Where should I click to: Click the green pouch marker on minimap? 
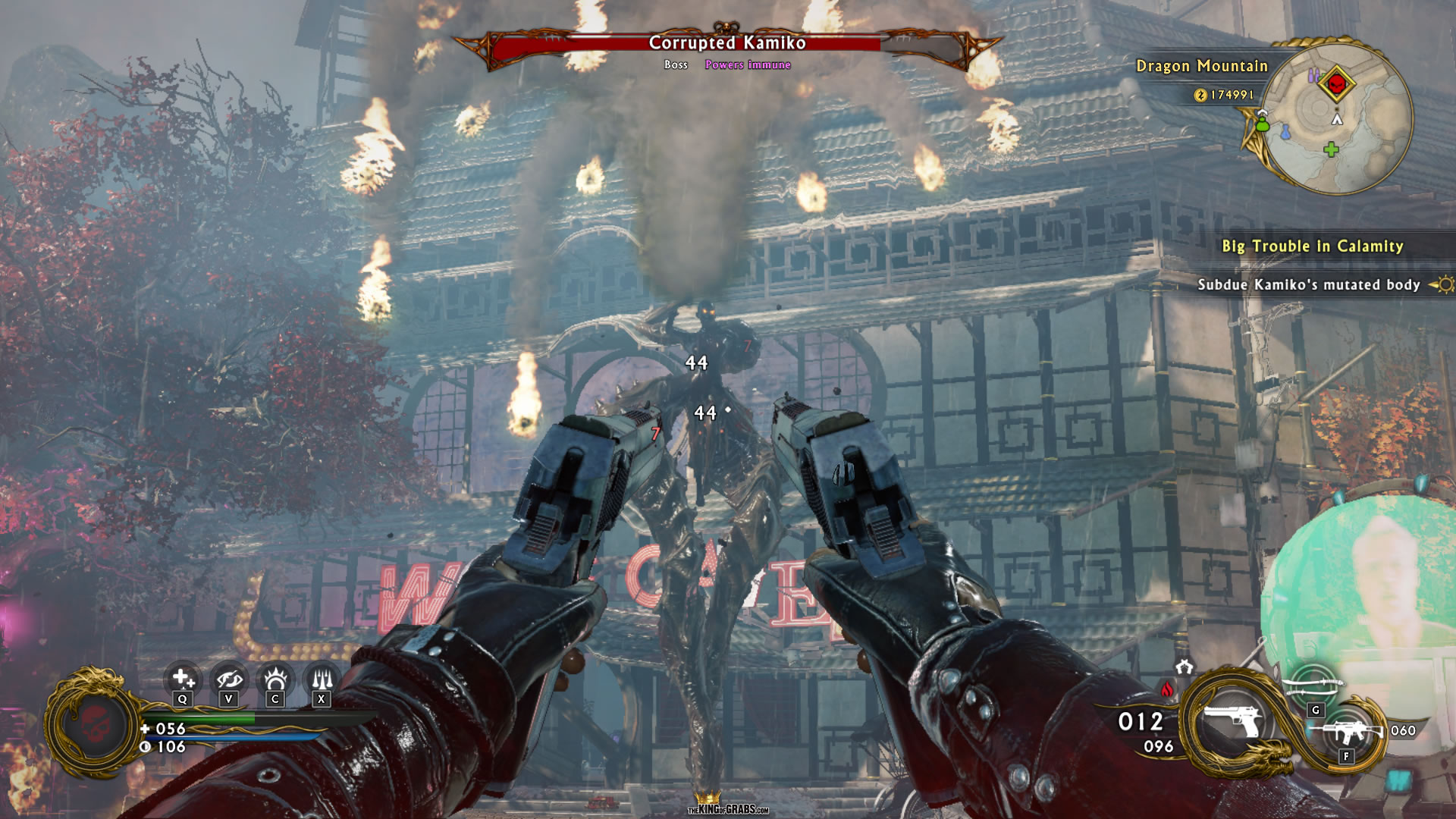pos(1262,123)
